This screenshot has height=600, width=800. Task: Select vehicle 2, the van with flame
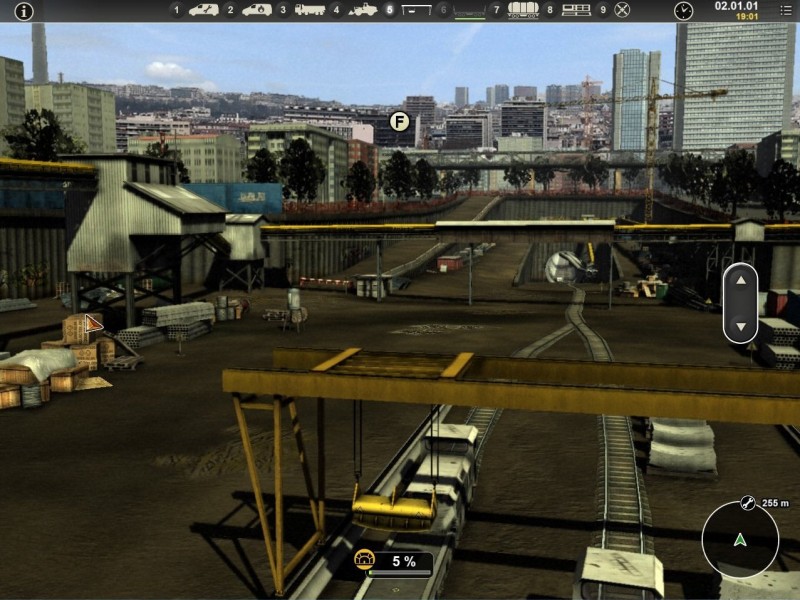(257, 10)
